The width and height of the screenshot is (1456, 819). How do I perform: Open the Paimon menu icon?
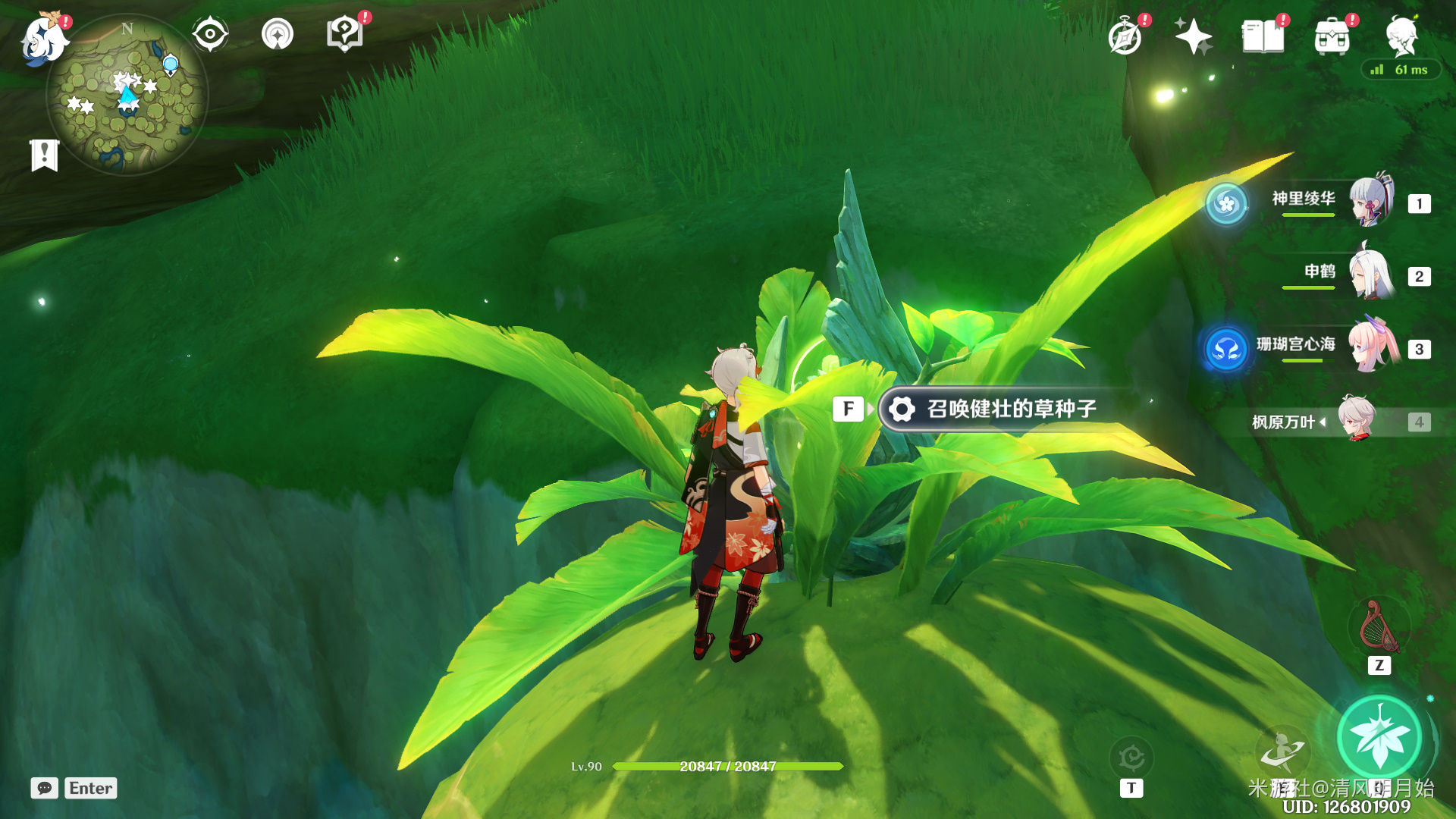44,39
